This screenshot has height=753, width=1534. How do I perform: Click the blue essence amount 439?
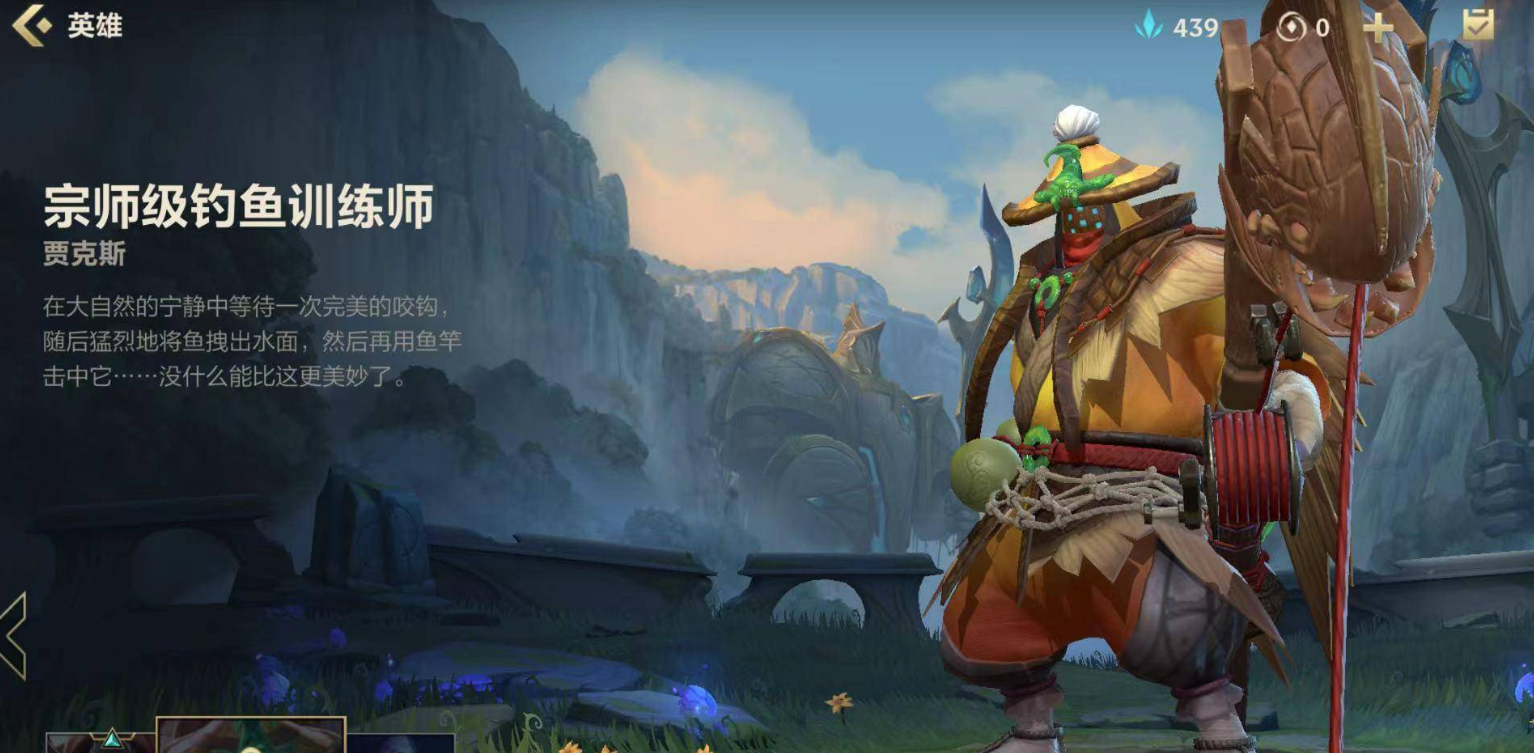pos(1196,27)
